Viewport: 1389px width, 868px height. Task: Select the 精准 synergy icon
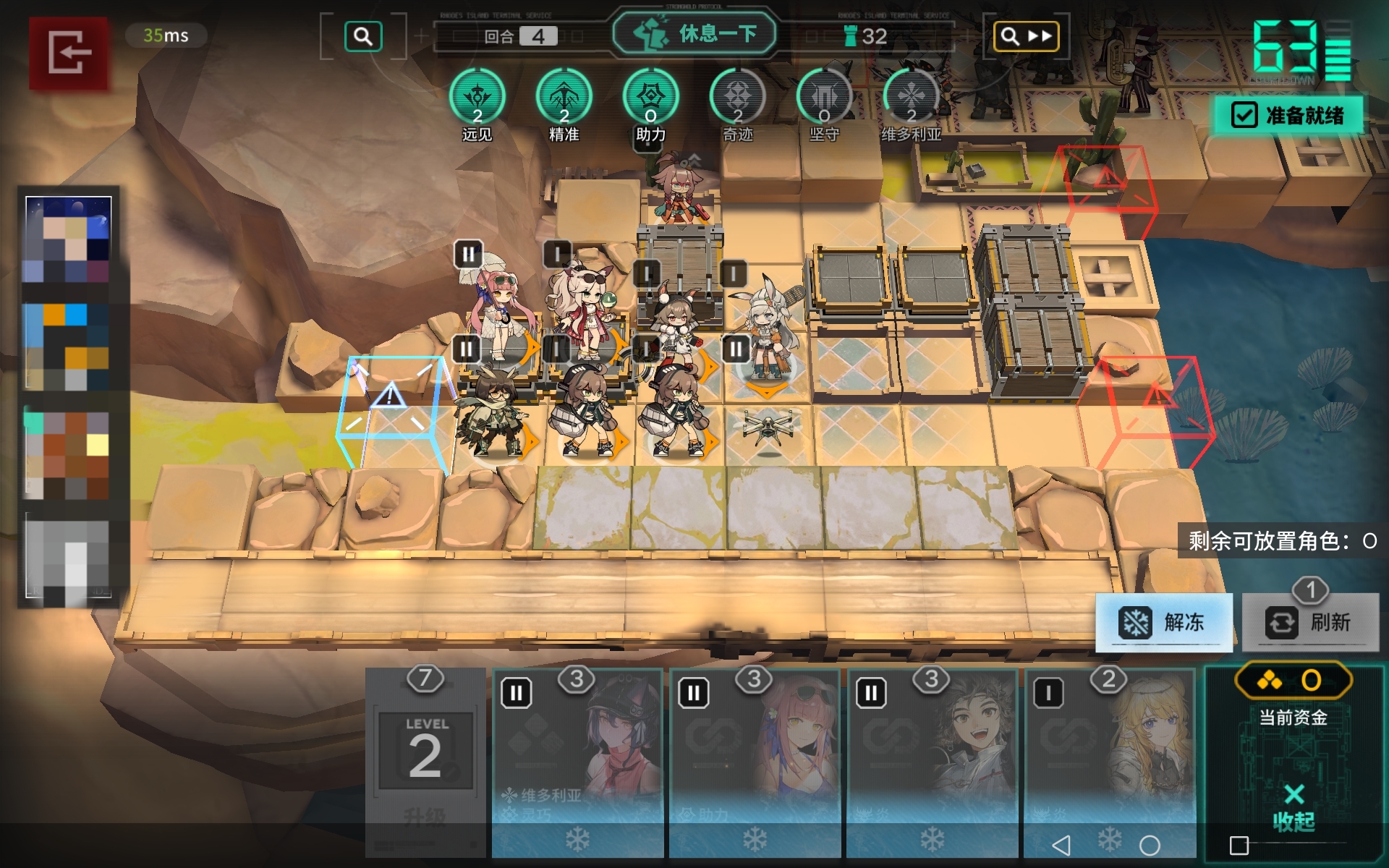pos(564,98)
